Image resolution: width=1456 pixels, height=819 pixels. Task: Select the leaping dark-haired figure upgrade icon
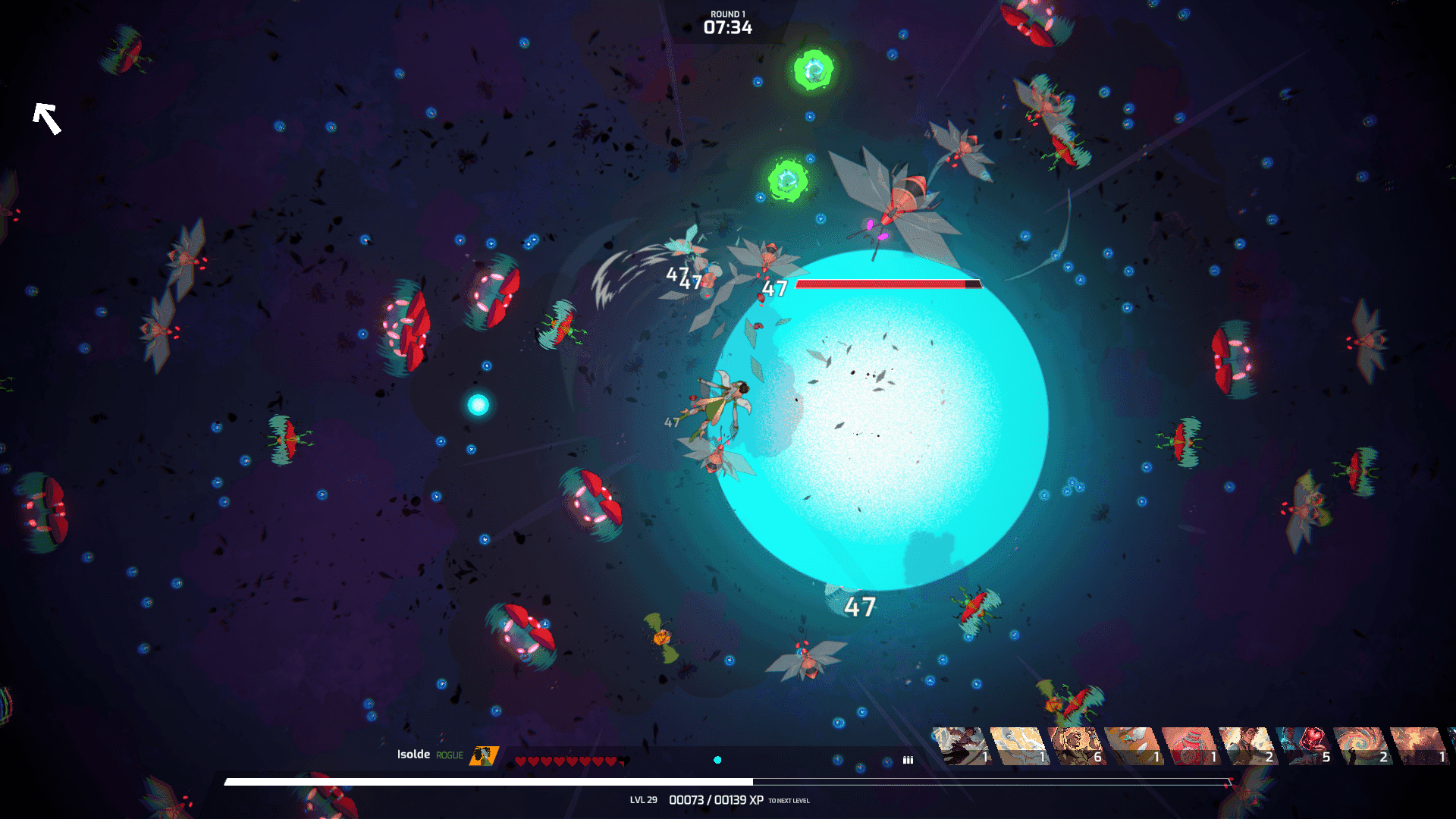click(962, 746)
